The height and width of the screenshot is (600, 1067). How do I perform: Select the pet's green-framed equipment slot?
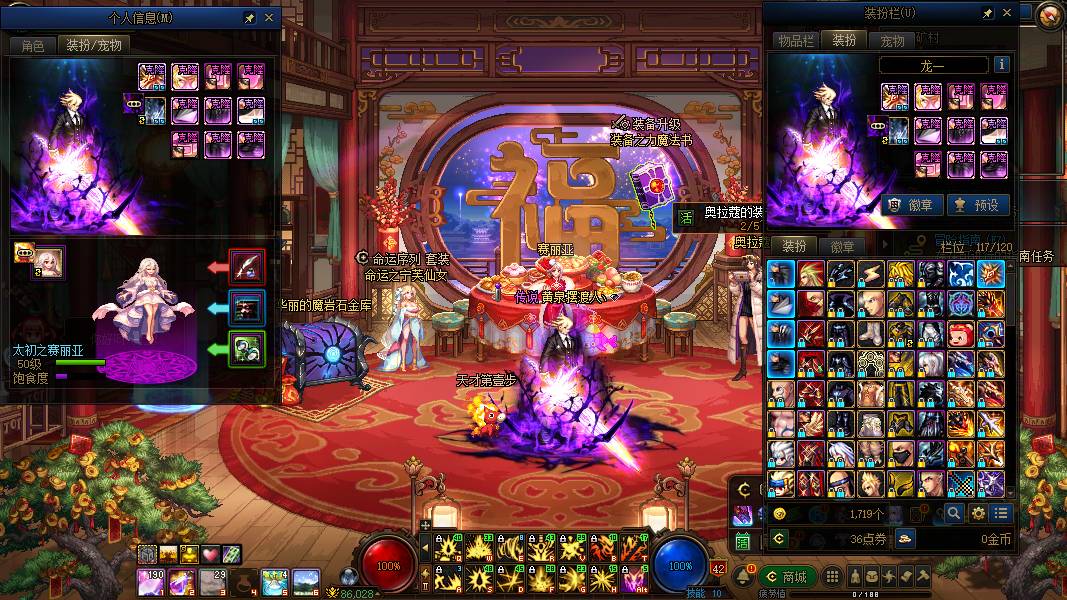coord(247,348)
